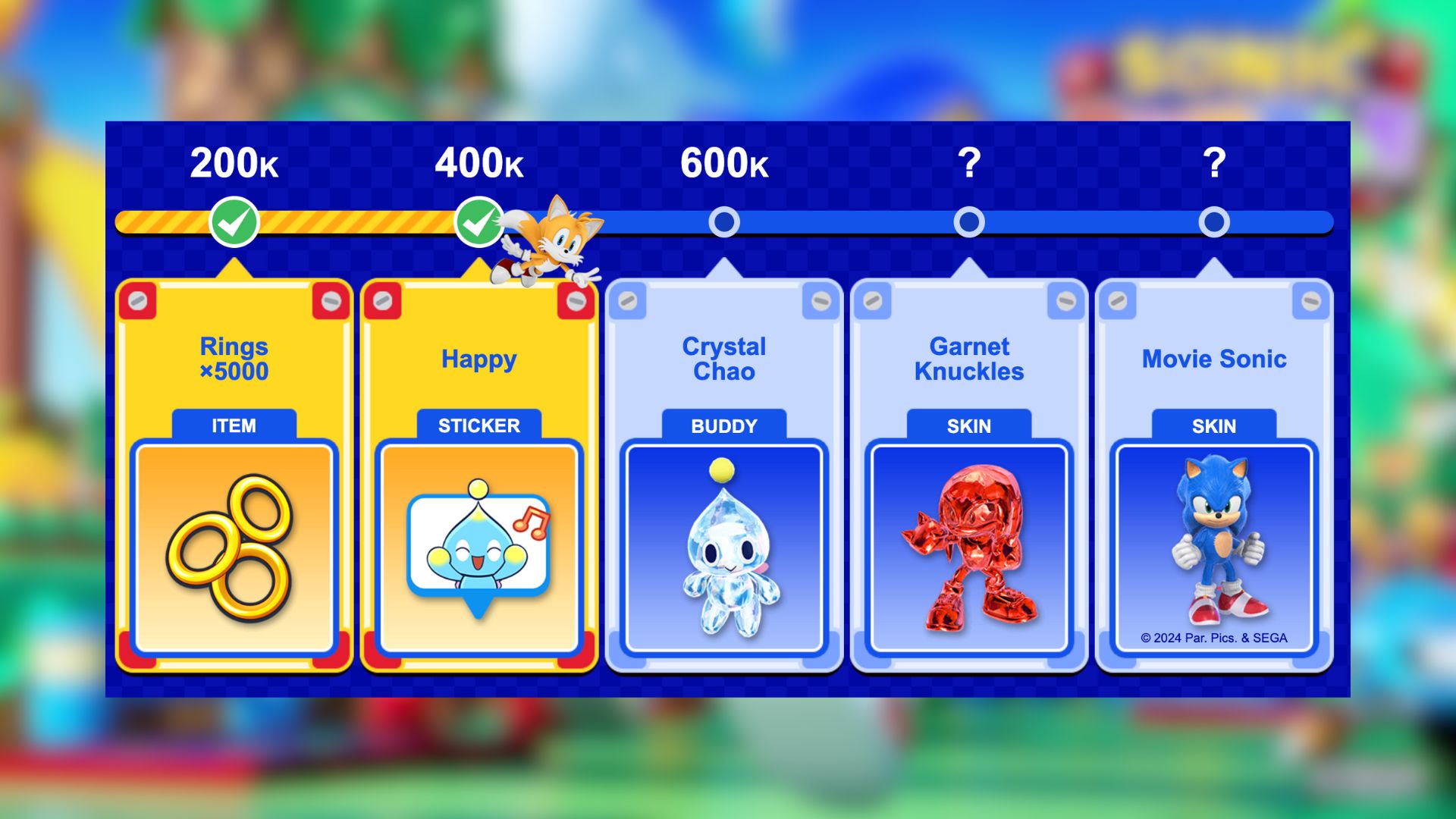Click the first question mark milestone marker
This screenshot has height=819, width=1456.
pyautogui.click(x=969, y=222)
